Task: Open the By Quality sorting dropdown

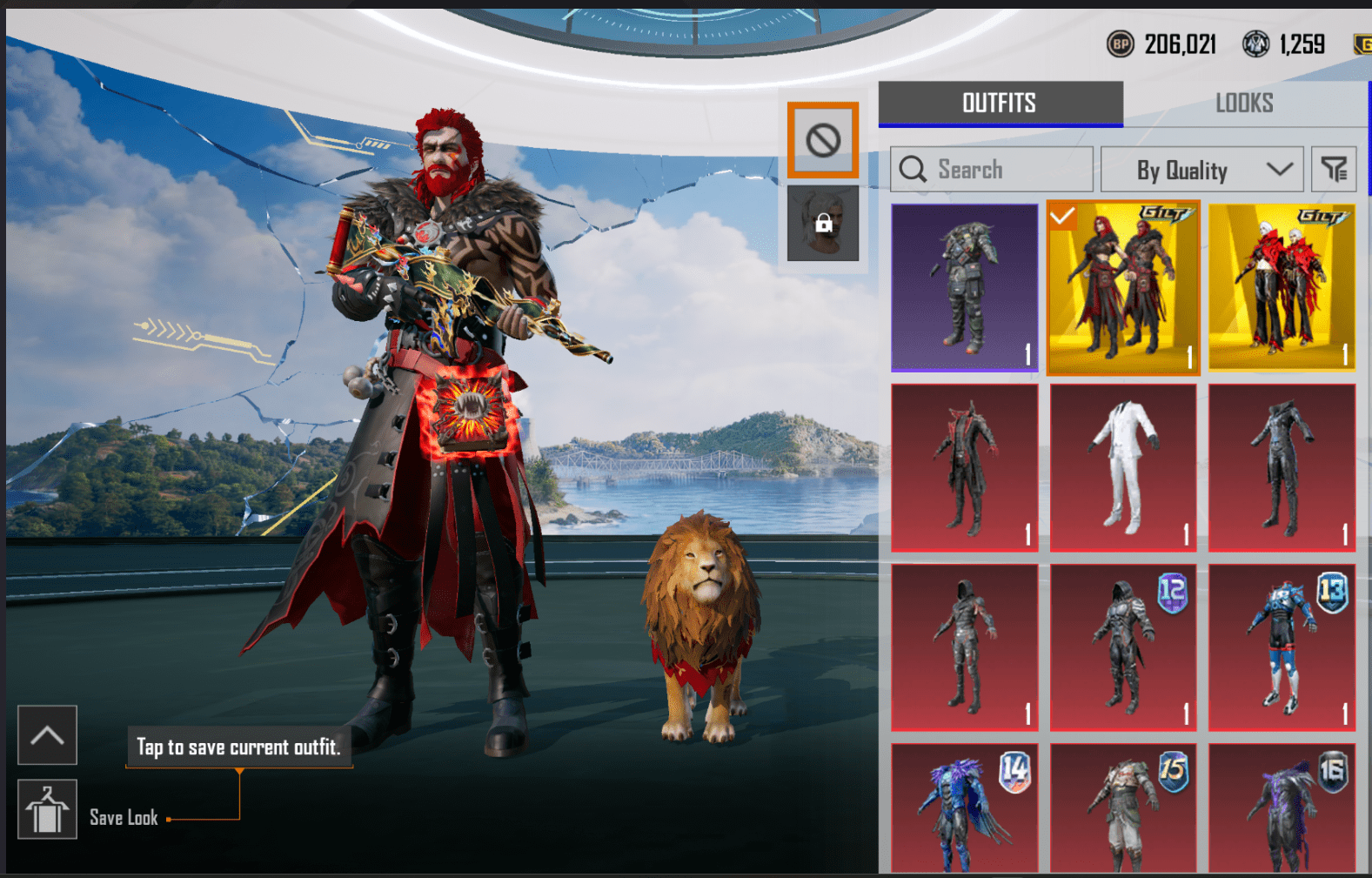Action: 1201,169
